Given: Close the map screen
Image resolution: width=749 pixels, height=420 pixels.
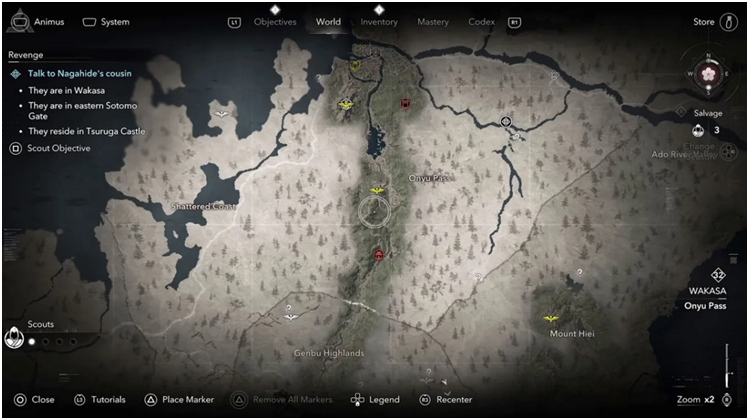Looking at the screenshot, I should [x=35, y=399].
